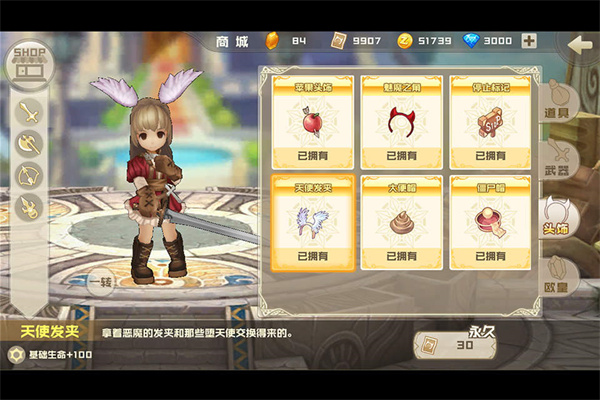Choose the 僵尸帽 zombie hat item
The height and width of the screenshot is (400, 600).
click(489, 222)
